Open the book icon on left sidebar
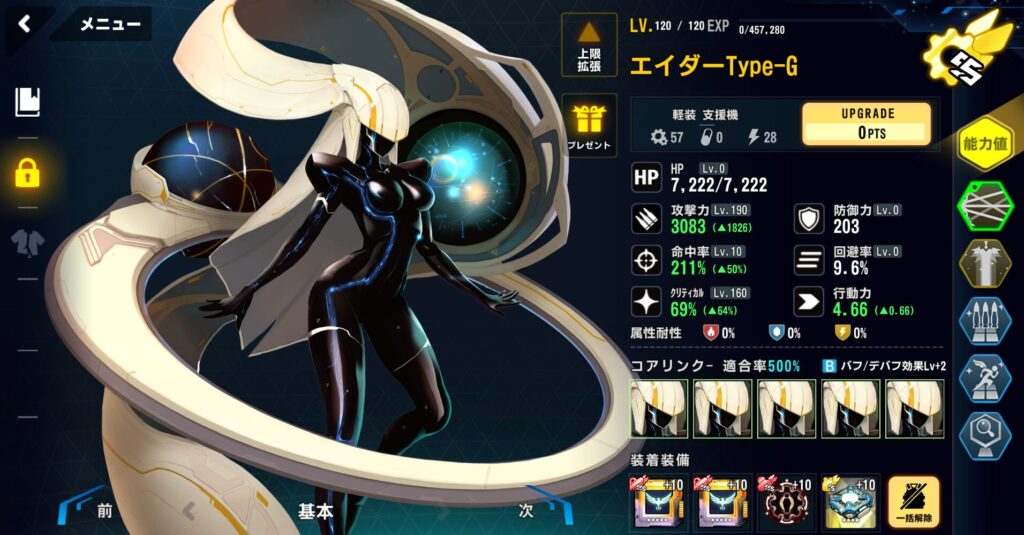Viewport: 1024px width, 535px height. pos(27,101)
